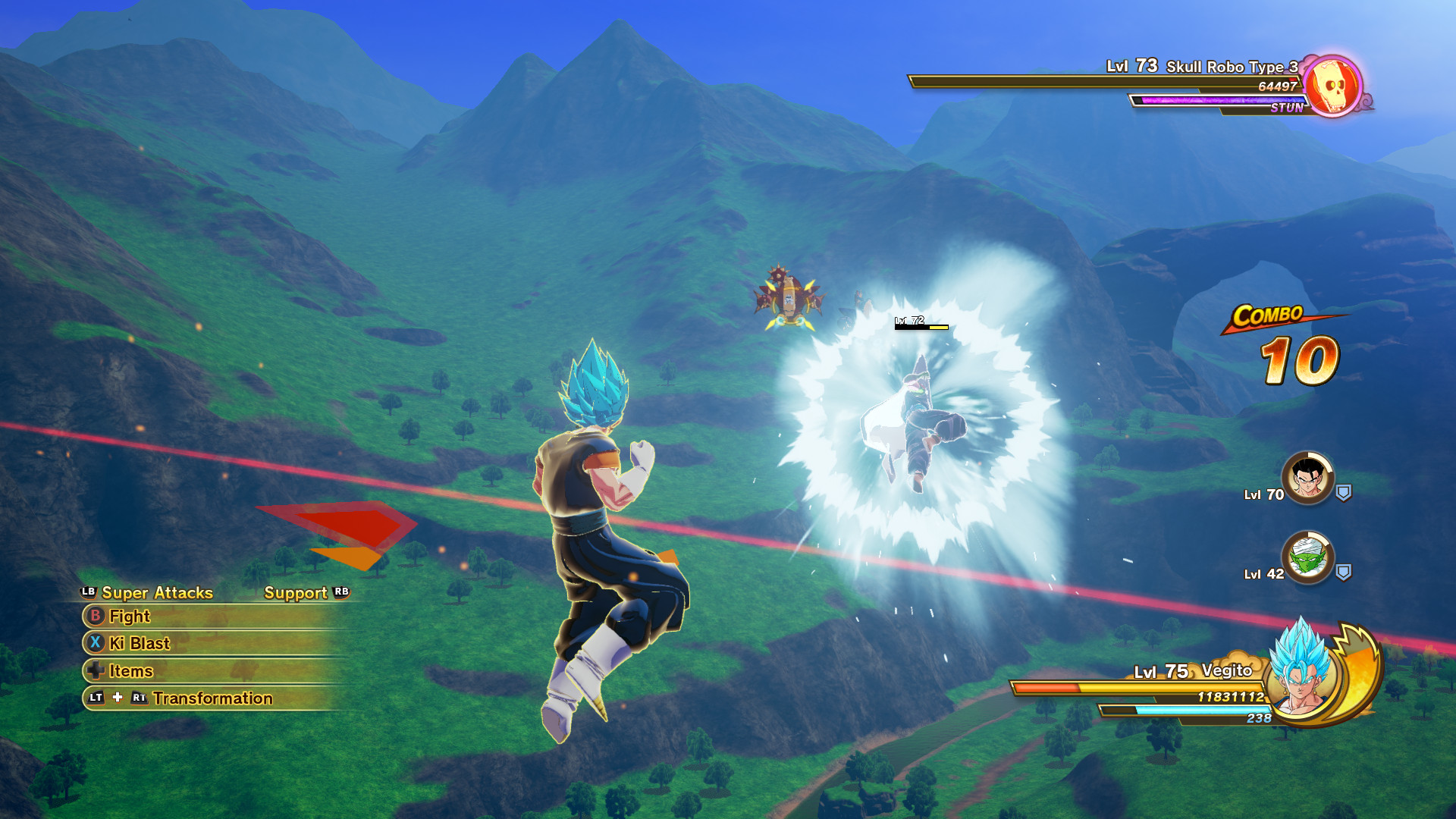
Task: Click the LB button icon for Super Attacks
Action: 87,593
